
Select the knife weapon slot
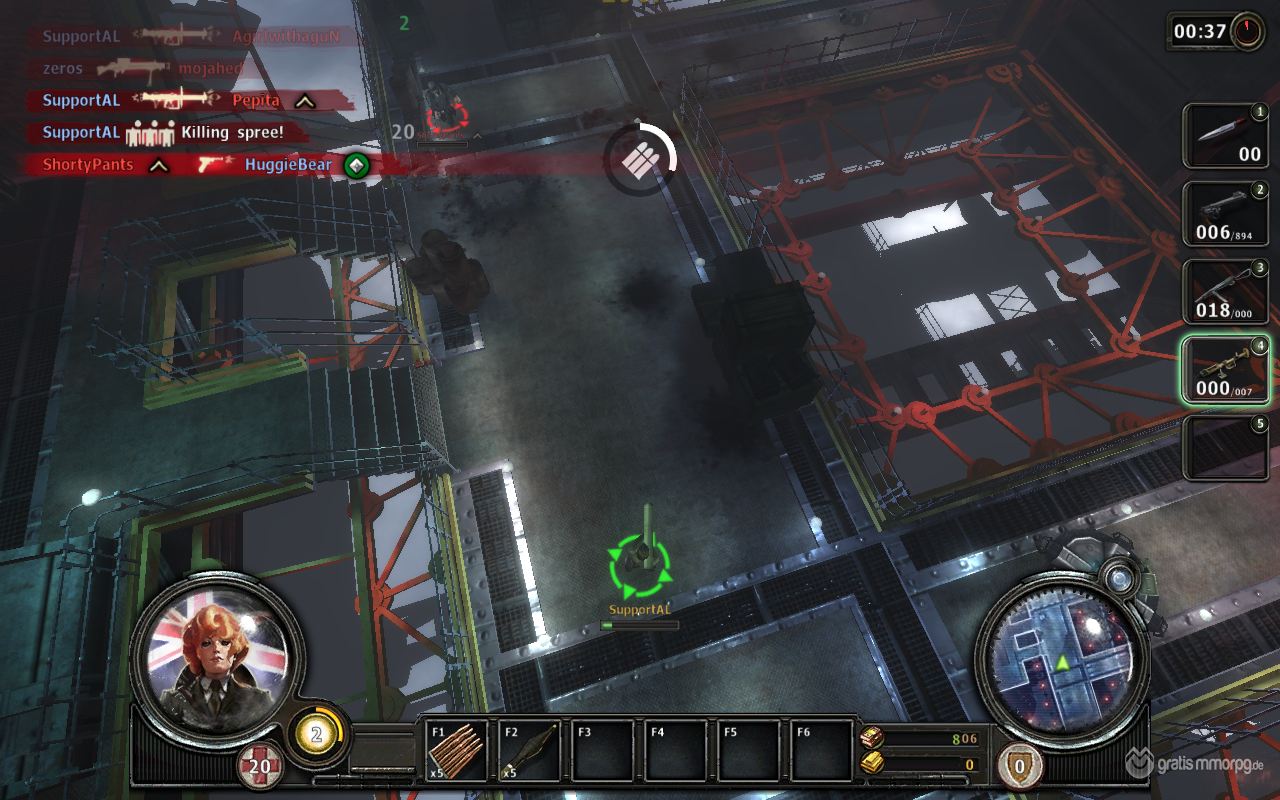pos(1226,136)
